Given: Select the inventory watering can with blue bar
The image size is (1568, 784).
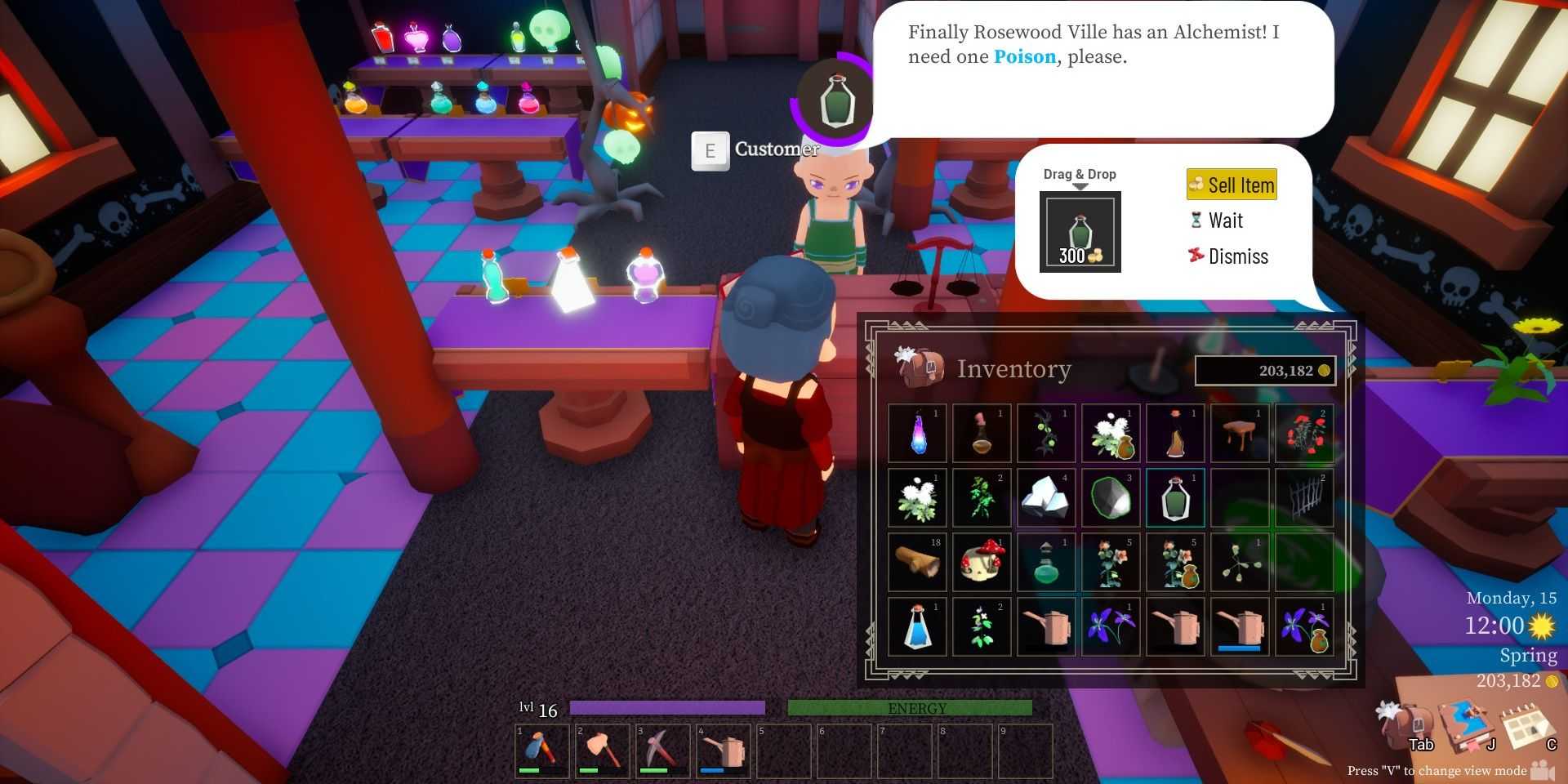Looking at the screenshot, I should (1240, 626).
